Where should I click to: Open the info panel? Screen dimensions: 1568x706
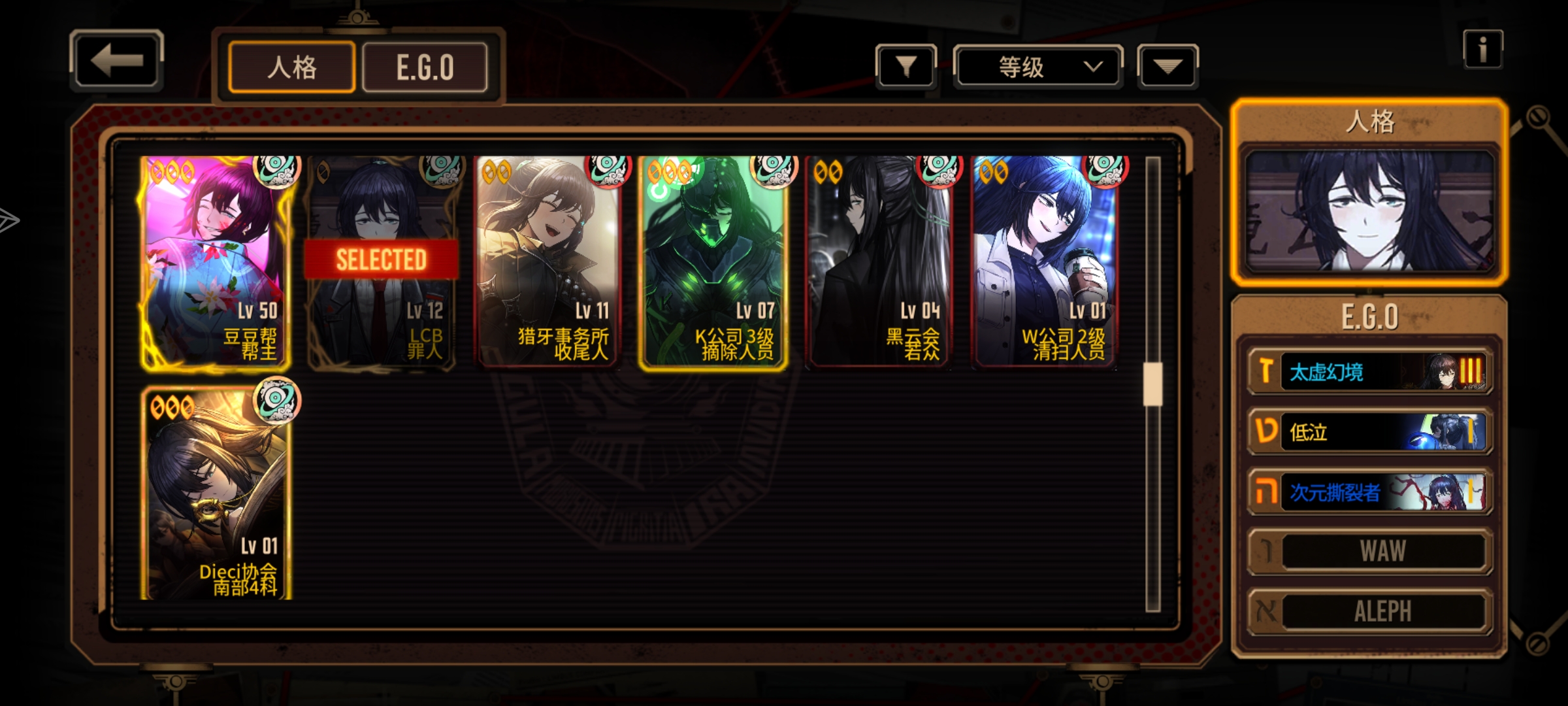point(1482,50)
